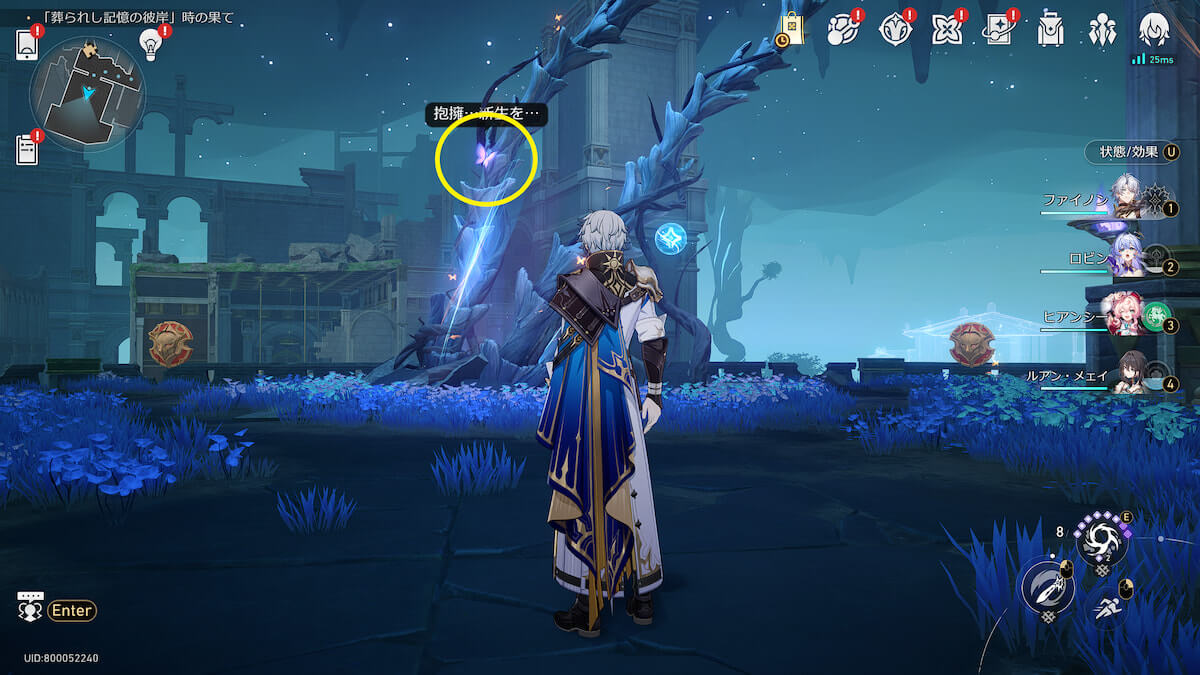Open the 状態/効果 status effects button
This screenshot has width=1200, height=675.
pyautogui.click(x=1131, y=152)
